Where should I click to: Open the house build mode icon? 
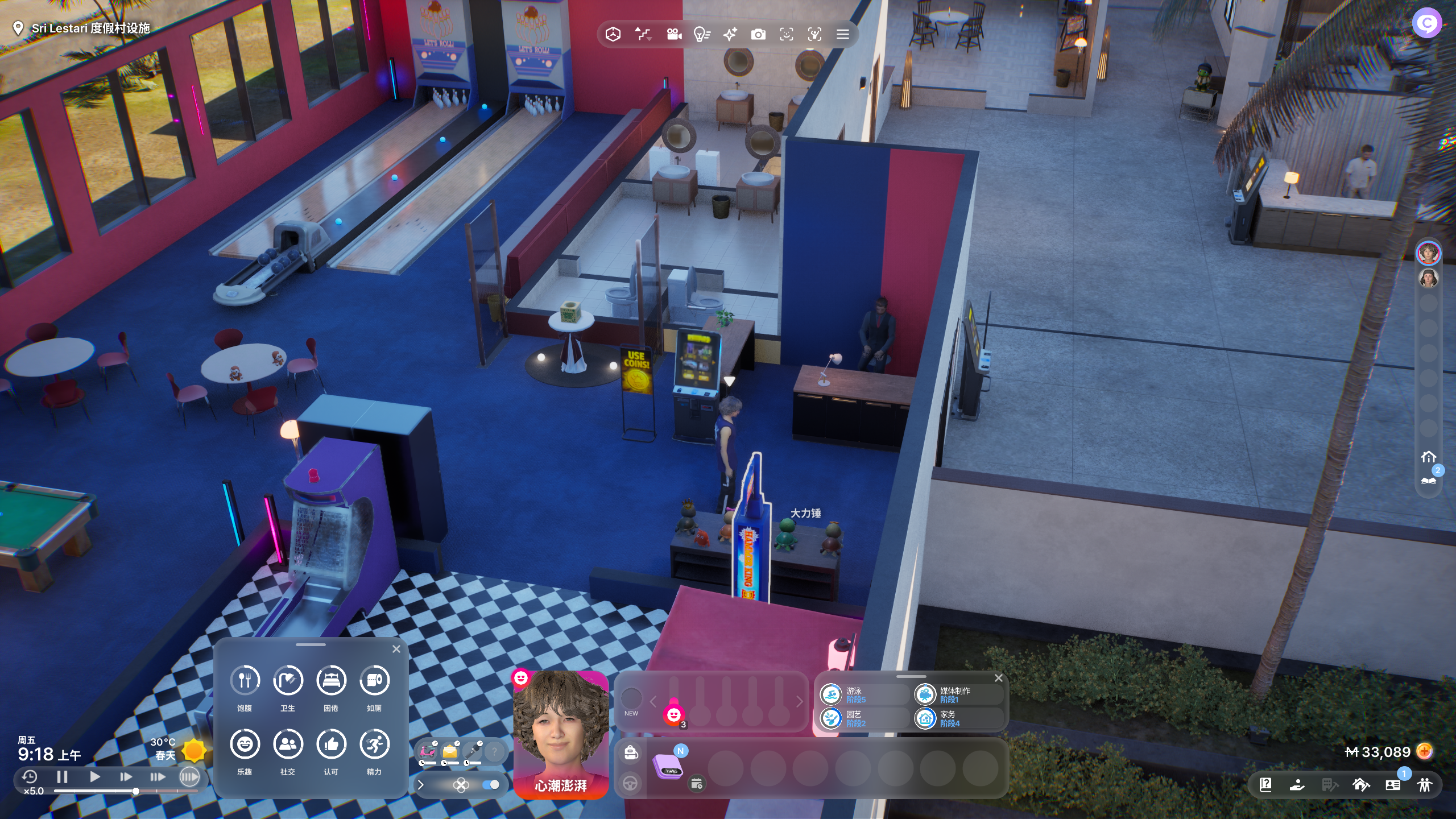click(1361, 785)
